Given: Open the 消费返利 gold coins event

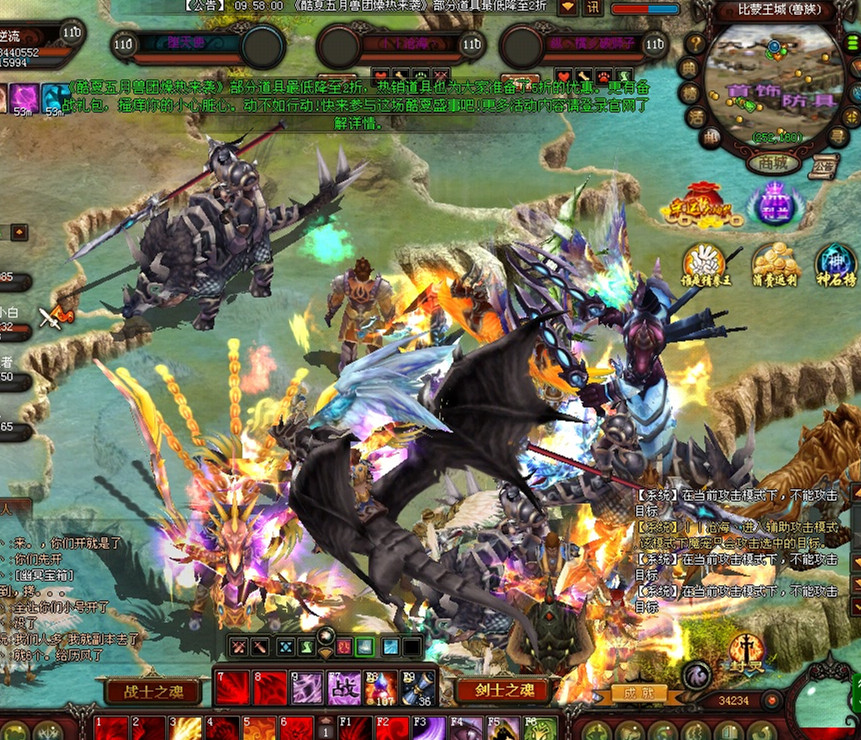Looking at the screenshot, I should tap(775, 265).
